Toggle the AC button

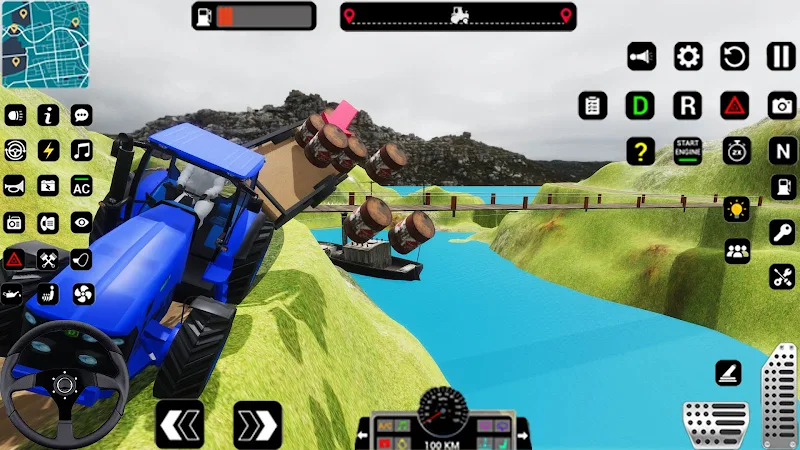click(x=82, y=186)
